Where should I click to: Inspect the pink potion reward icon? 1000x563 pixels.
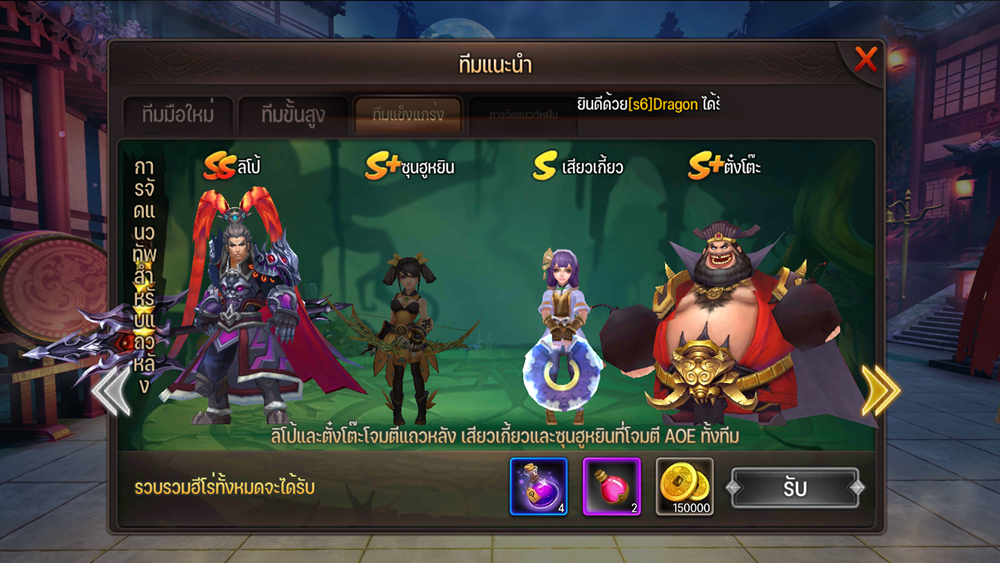612,487
